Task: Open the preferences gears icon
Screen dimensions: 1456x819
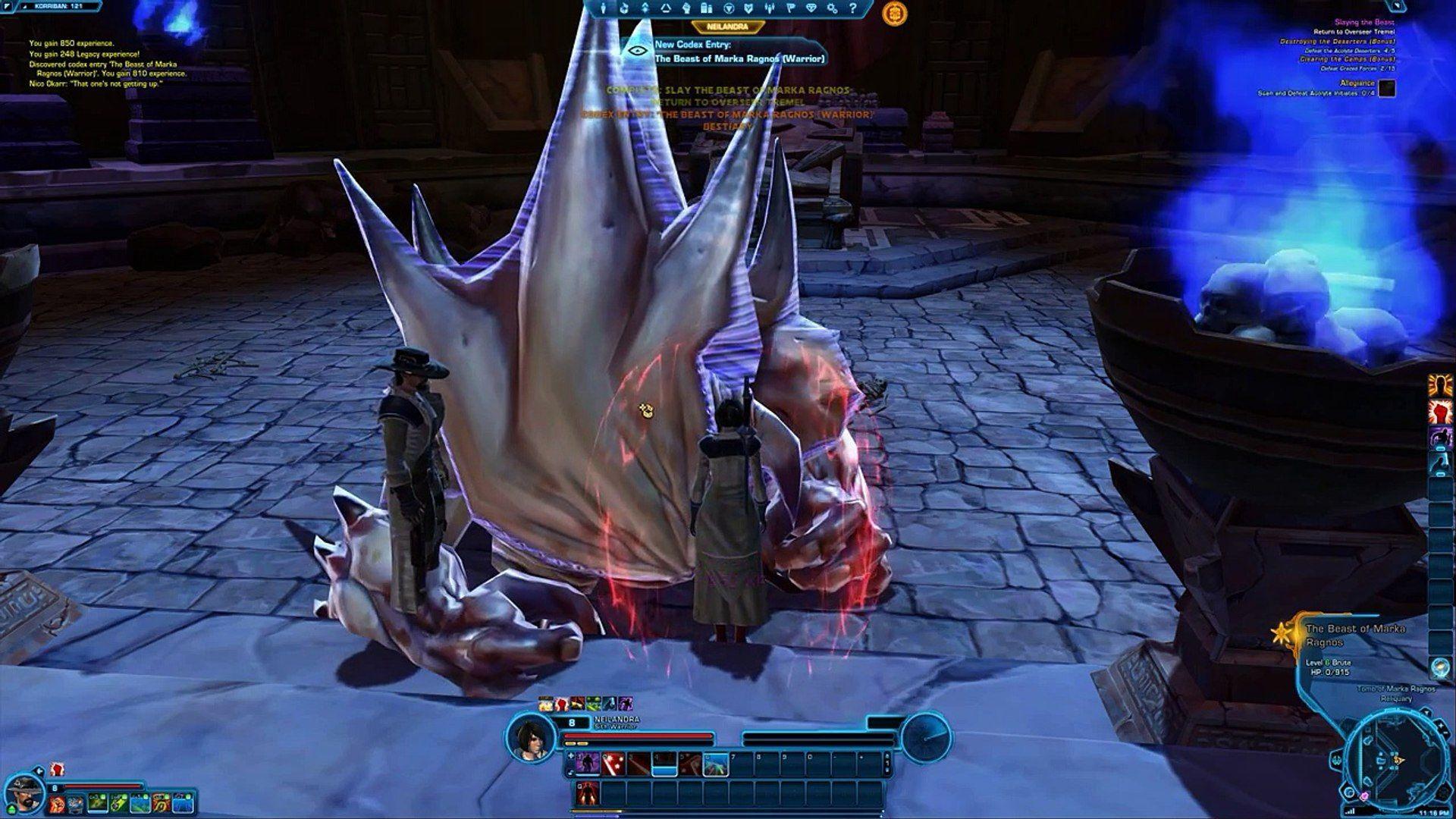Action: tap(833, 9)
